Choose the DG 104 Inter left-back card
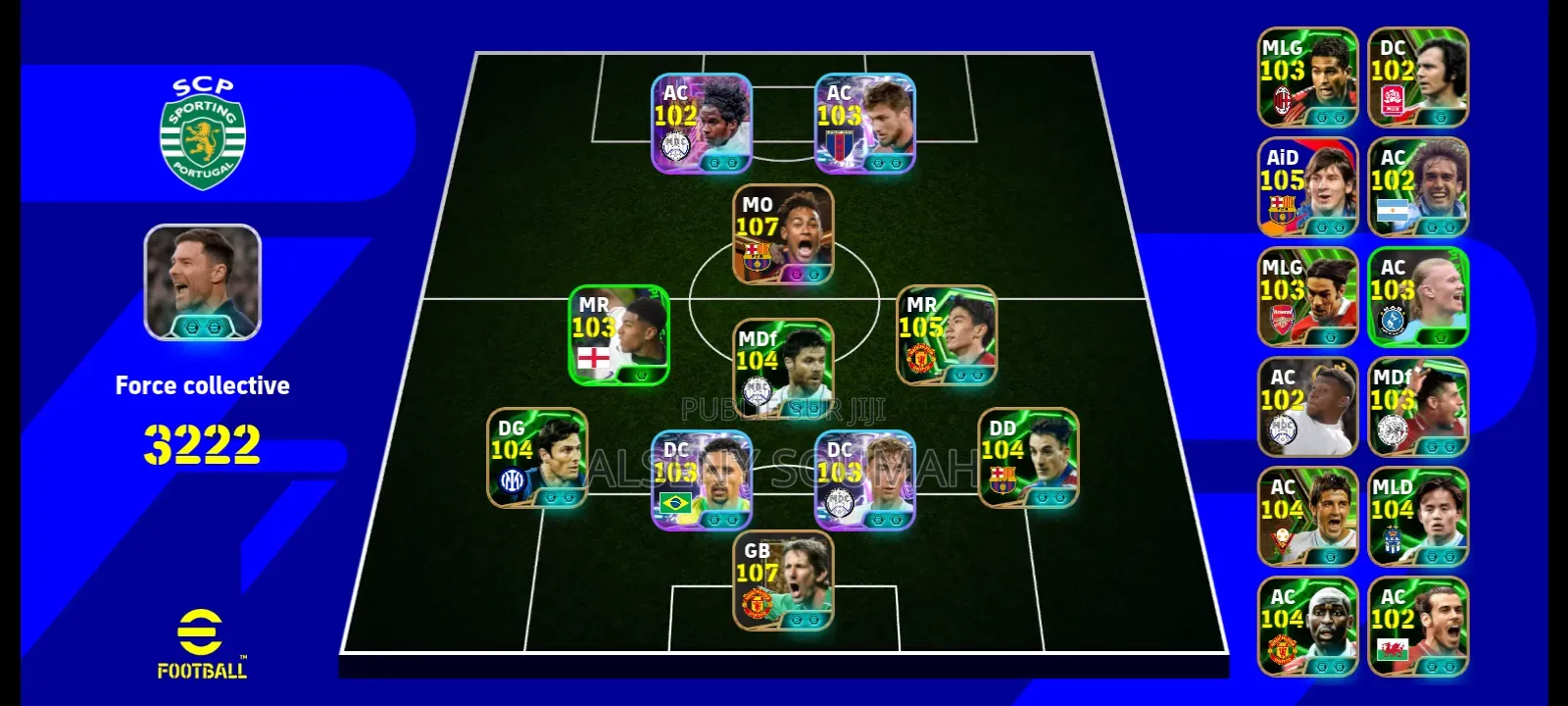 click(537, 458)
